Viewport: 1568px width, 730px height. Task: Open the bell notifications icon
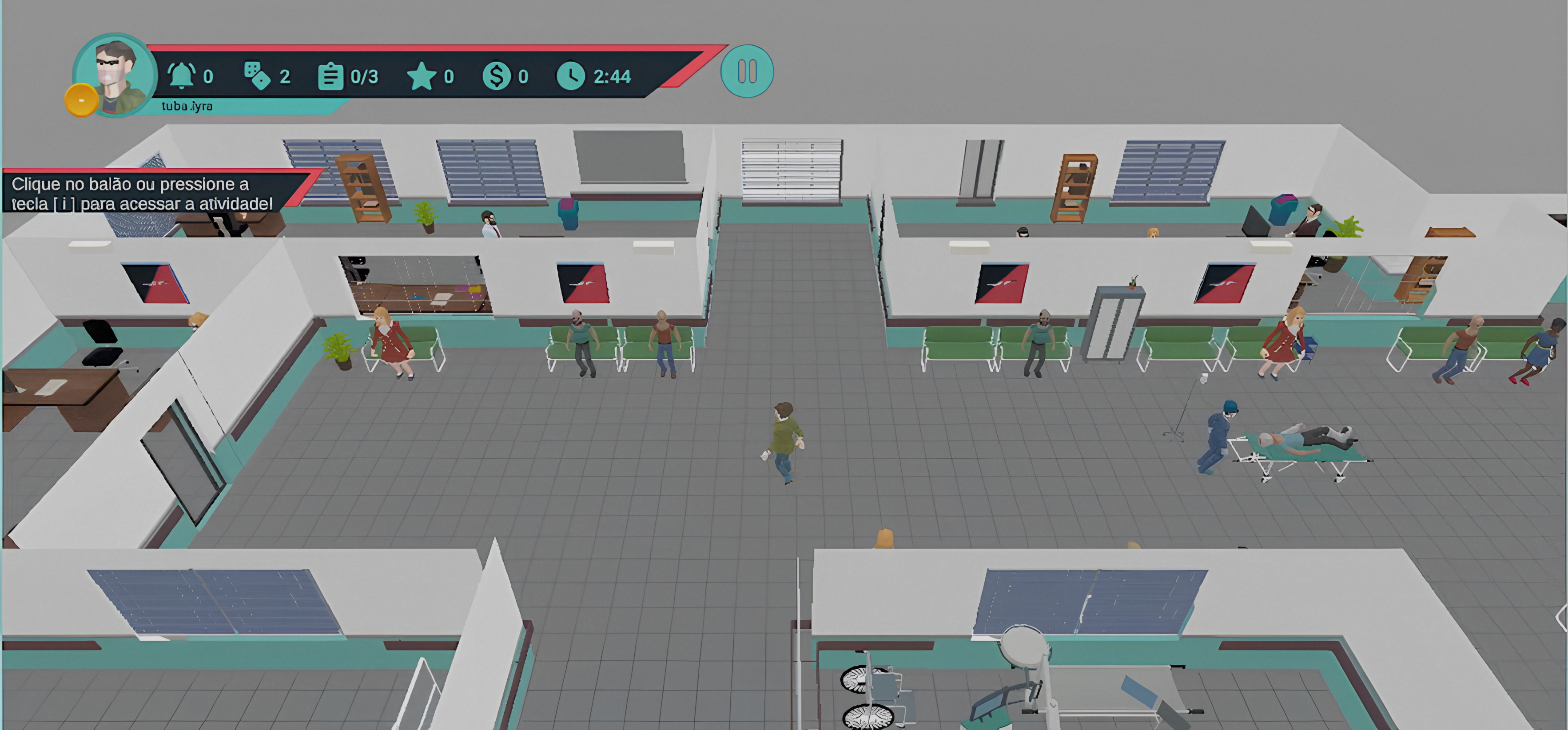(x=181, y=76)
